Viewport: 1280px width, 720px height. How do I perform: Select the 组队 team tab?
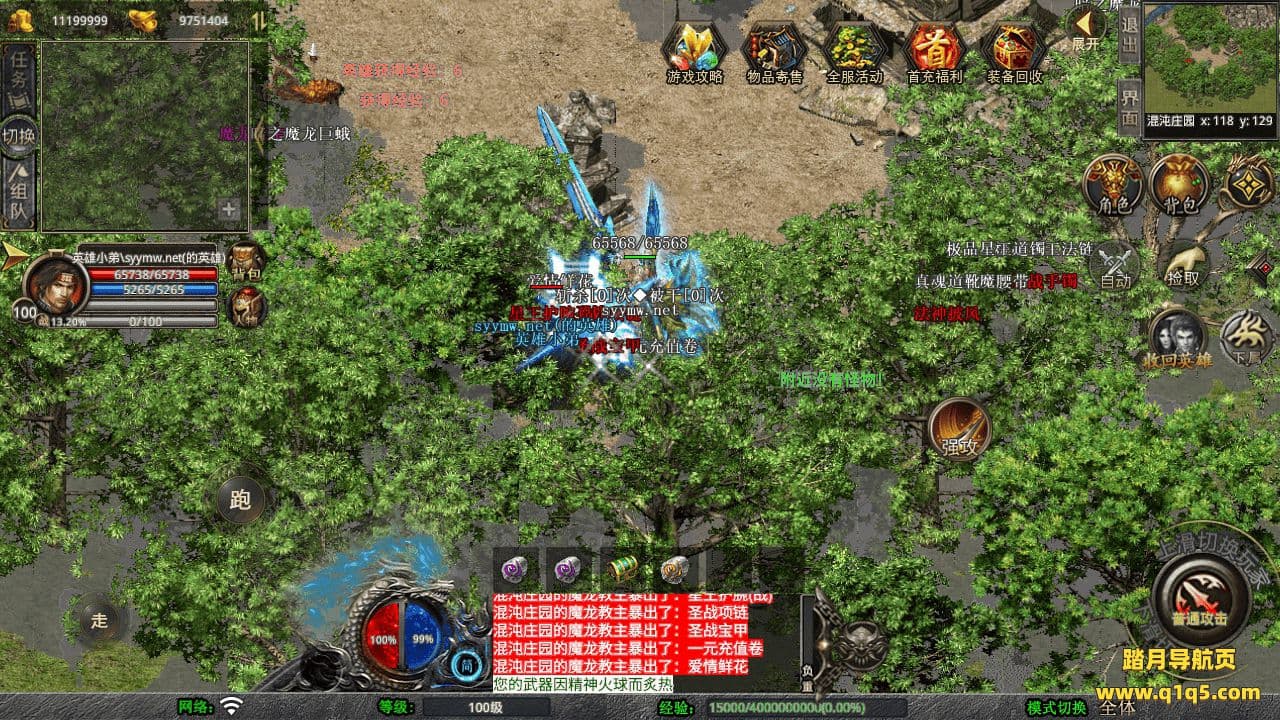coord(20,195)
